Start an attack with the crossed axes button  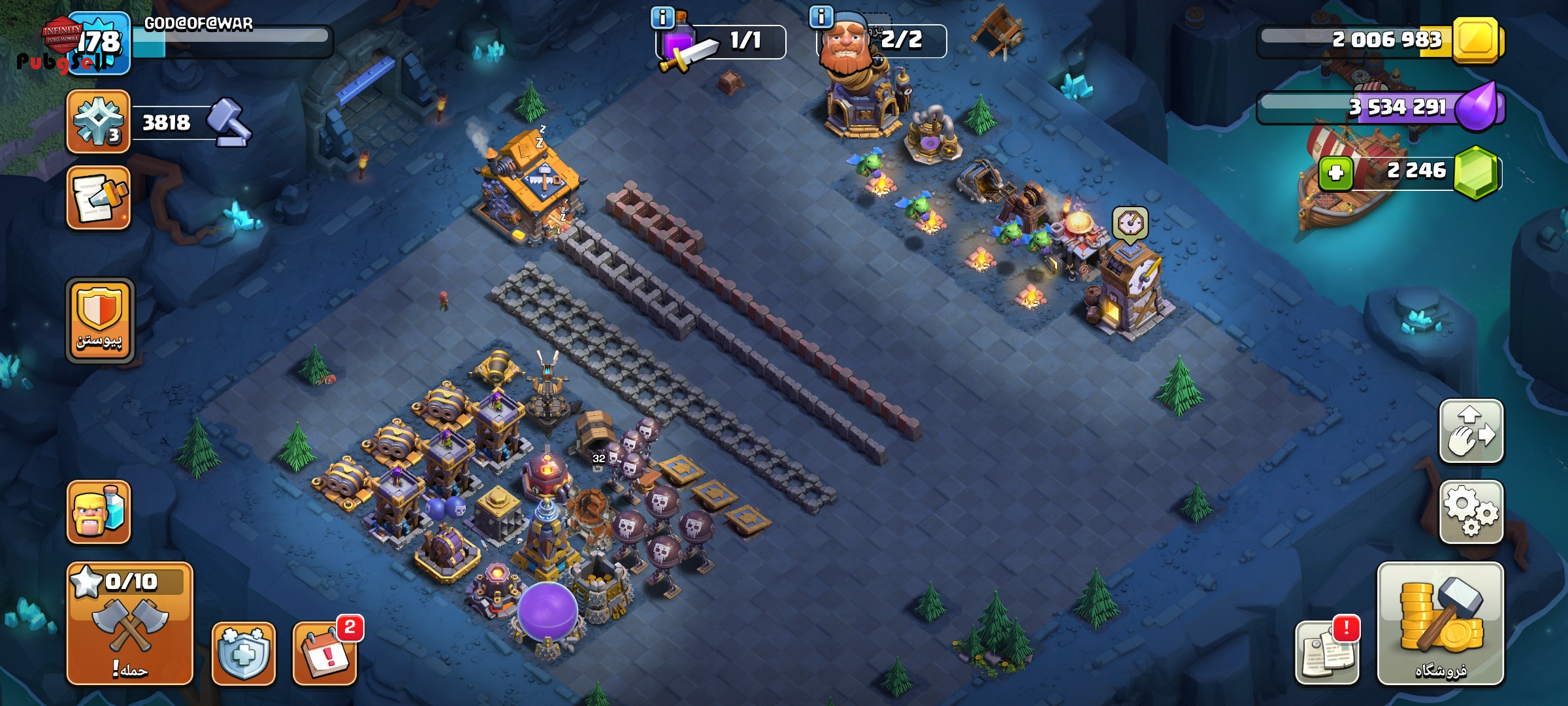pos(129,623)
